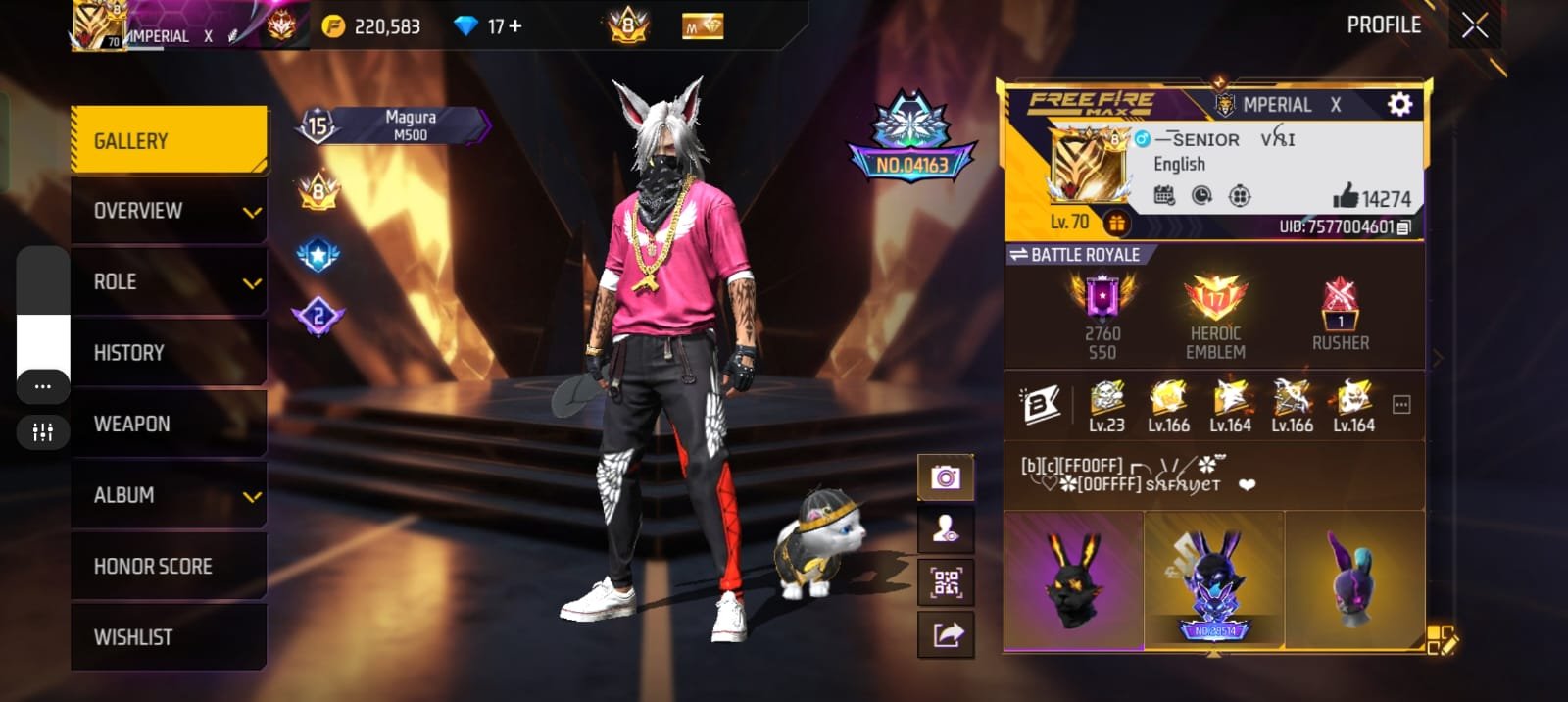This screenshot has height=702, width=1568.
Task: Select the black rabbit mask thumbnail
Action: click(1073, 580)
